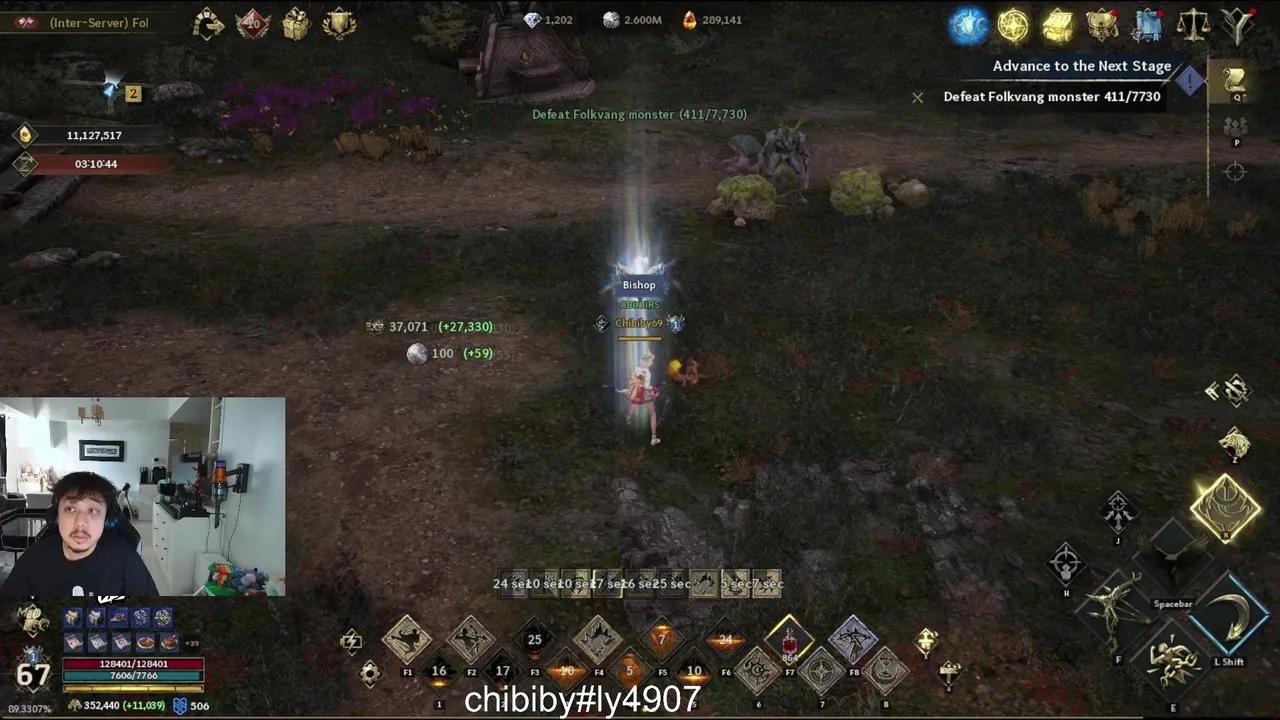
Task: Activate the F7 potion skill showing 864
Action: (x=789, y=648)
